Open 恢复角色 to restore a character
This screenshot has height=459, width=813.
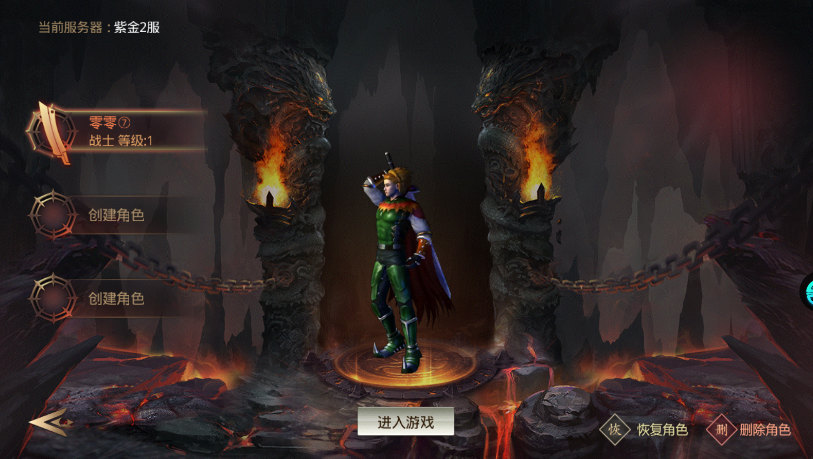point(645,430)
